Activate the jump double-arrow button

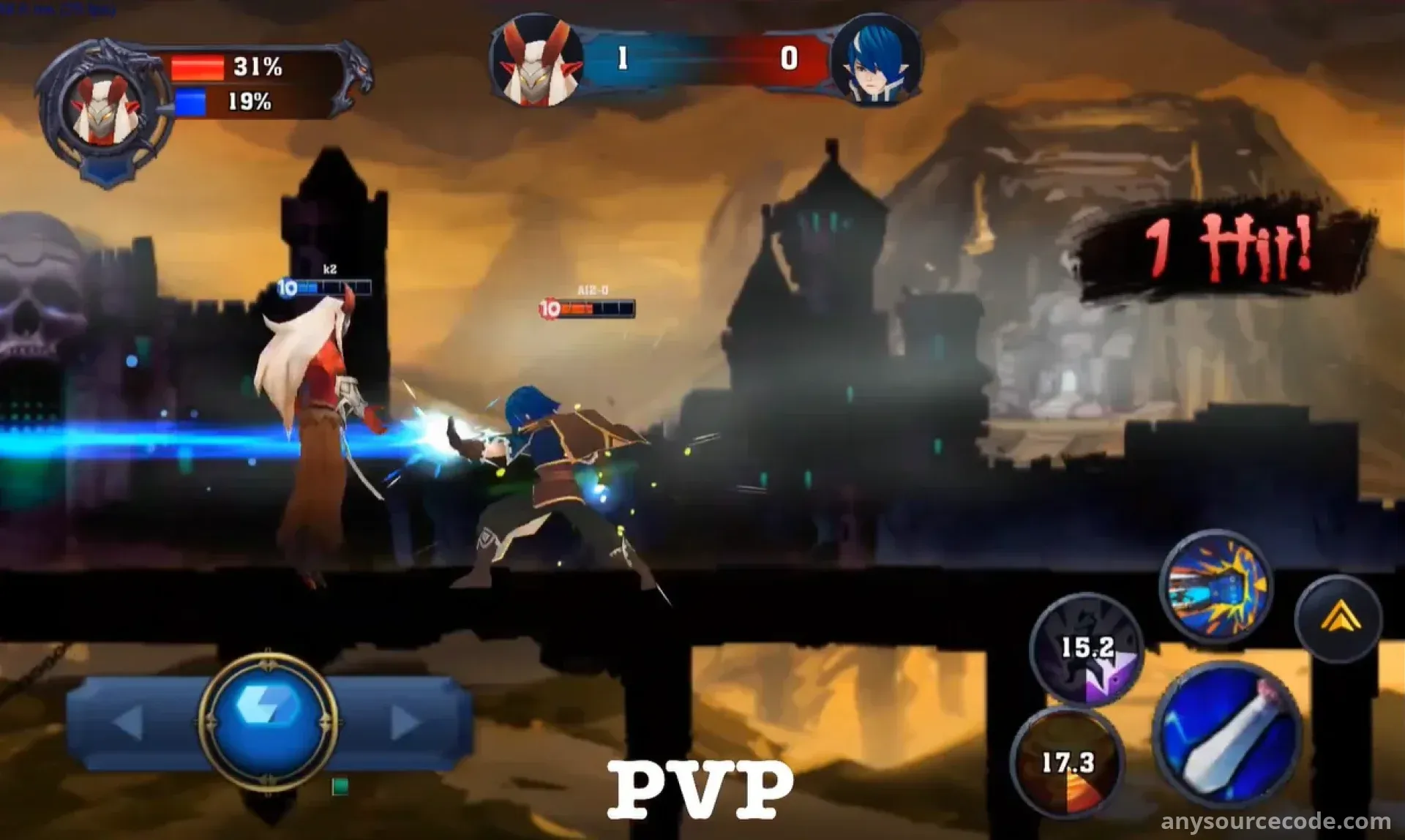coord(1339,619)
